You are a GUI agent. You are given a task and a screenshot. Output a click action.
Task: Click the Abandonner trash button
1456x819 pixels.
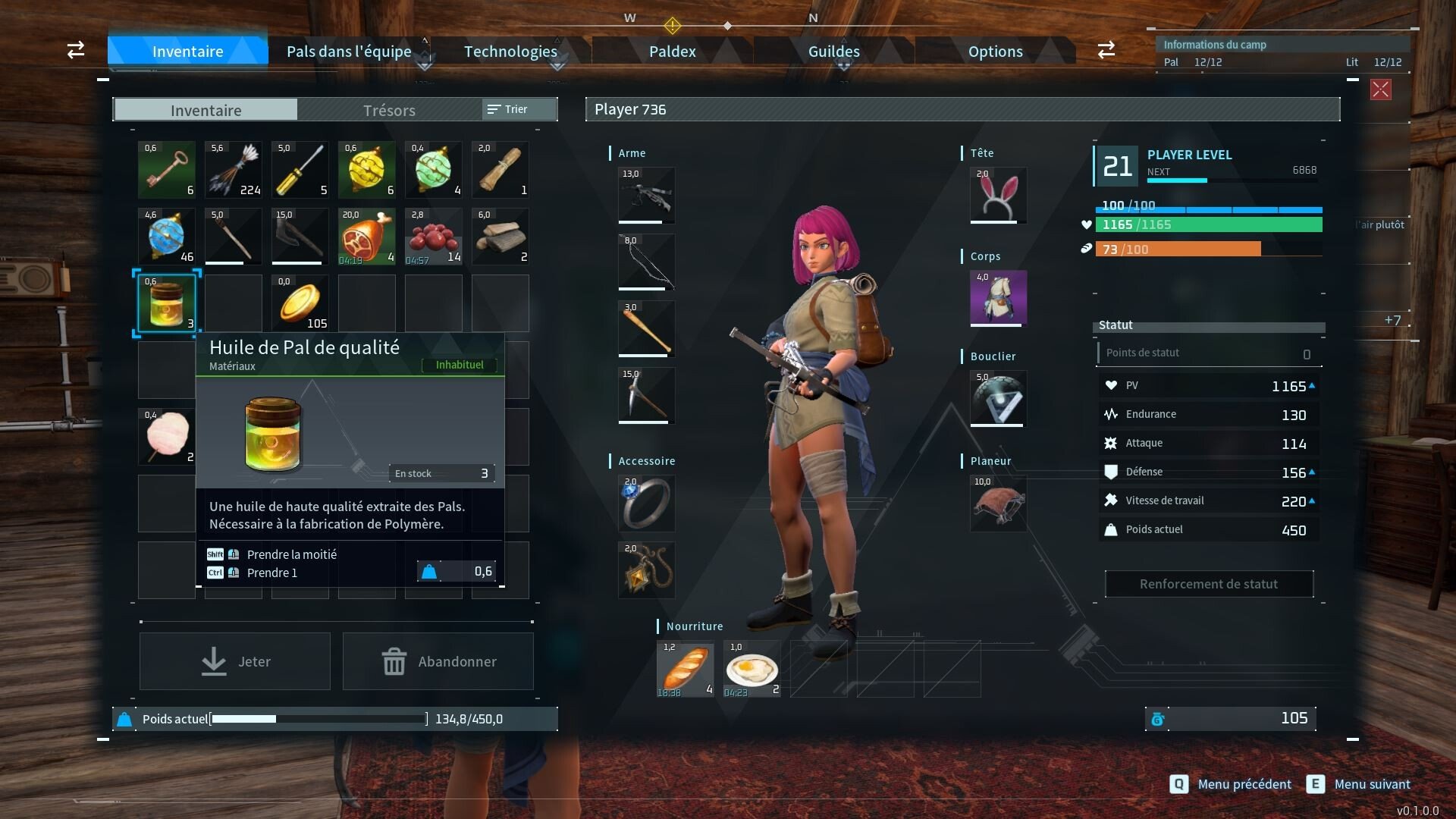[438, 661]
